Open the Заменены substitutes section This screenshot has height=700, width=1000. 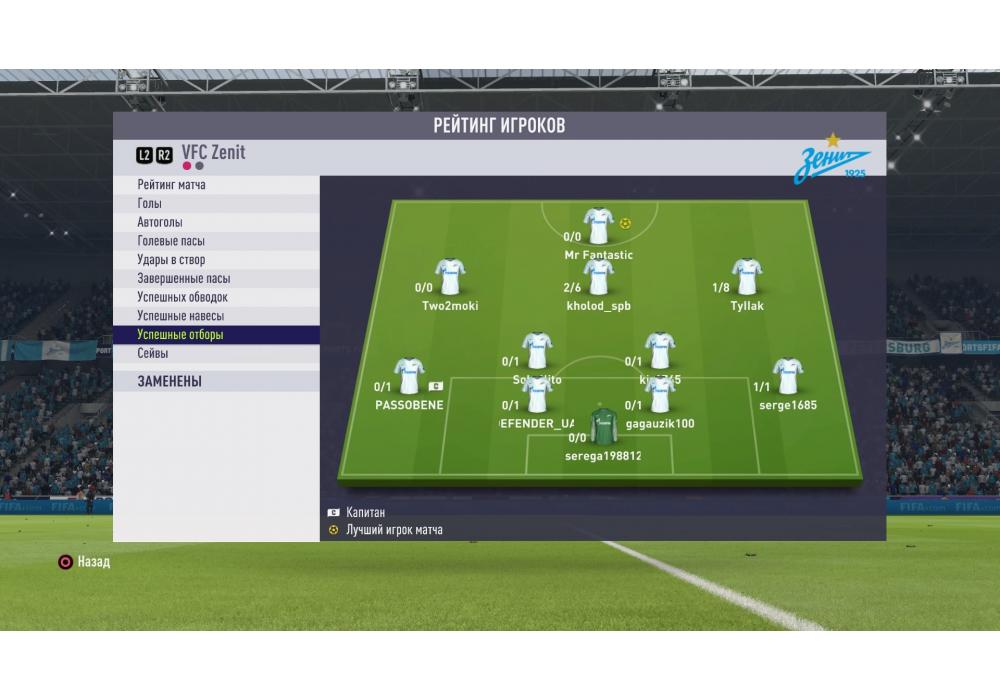coord(170,381)
